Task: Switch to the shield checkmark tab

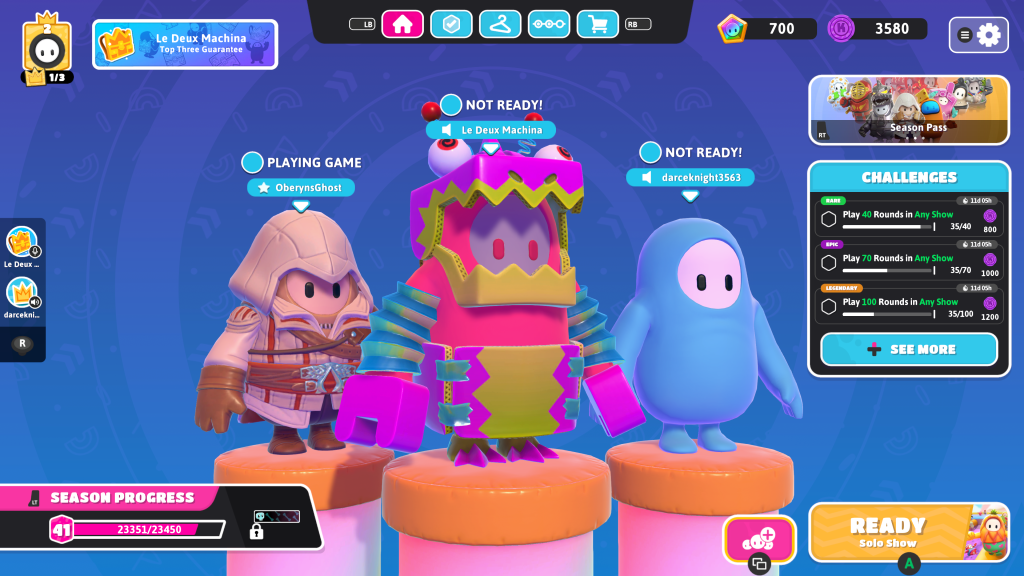Action: pos(451,24)
